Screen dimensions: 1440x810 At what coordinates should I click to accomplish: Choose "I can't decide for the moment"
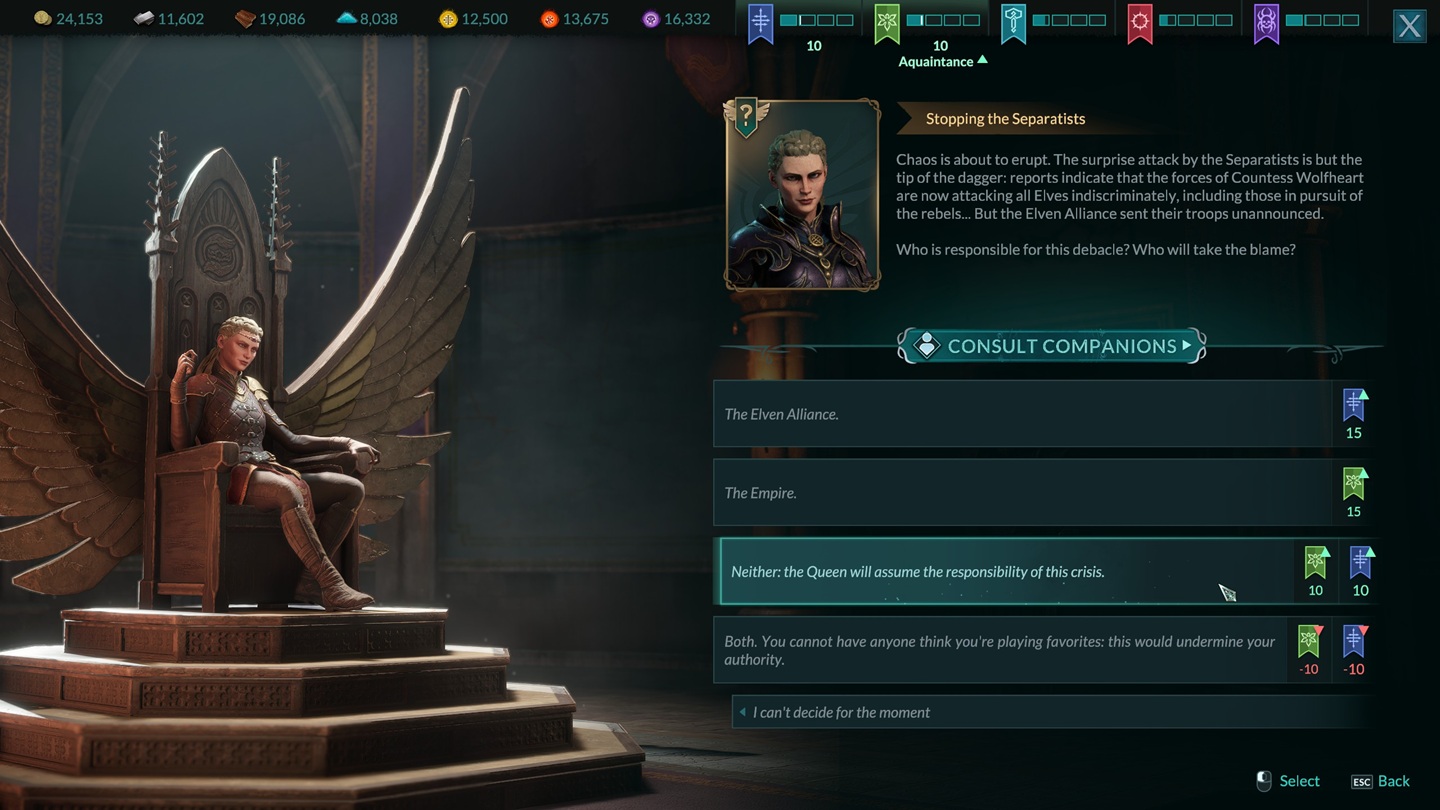[1050, 712]
